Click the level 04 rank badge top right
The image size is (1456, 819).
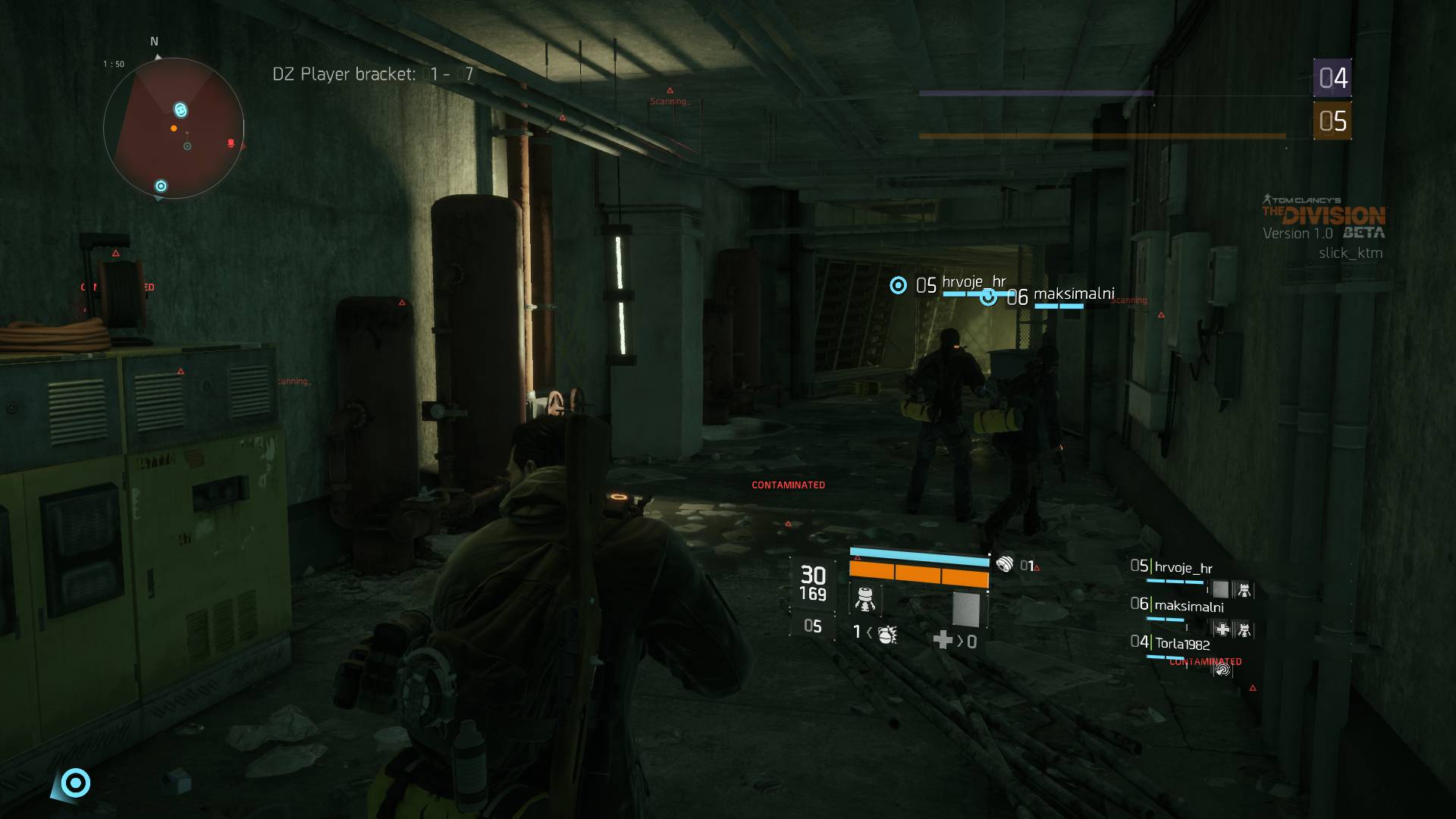coord(1332,76)
